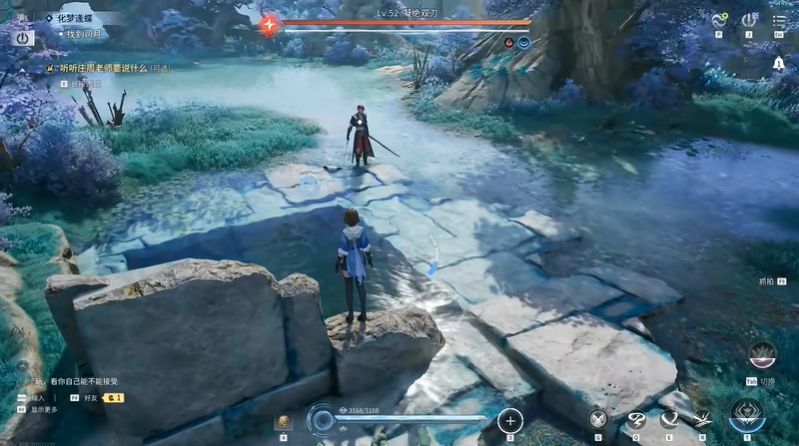Viewport: 799px width, 446px height.
Task: Activate the crescent sweep skill icon
Action: tap(668, 420)
